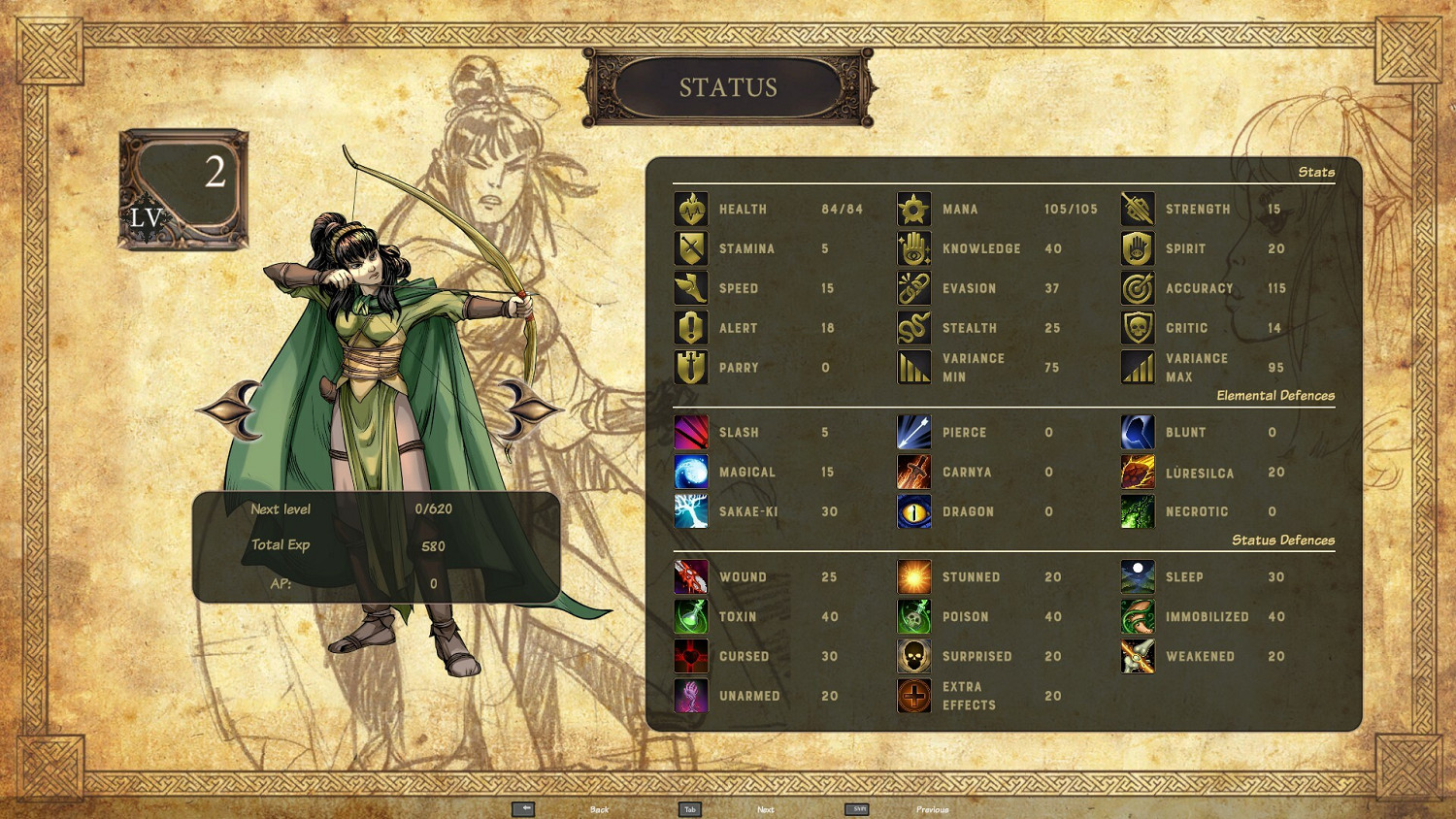Click the Dragon eye icon
This screenshot has height=819, width=1456.
913,511
